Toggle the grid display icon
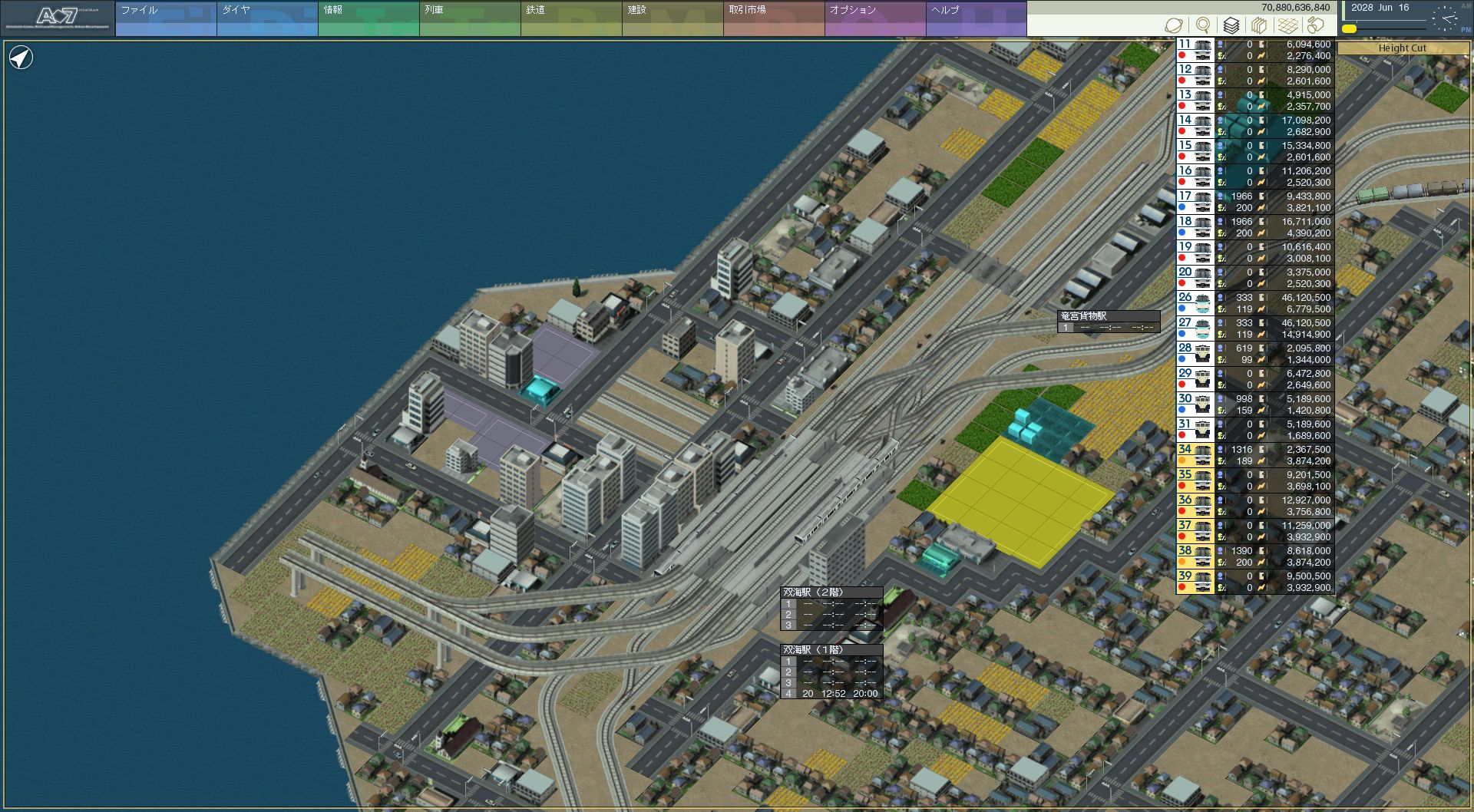This screenshot has height=812, width=1474. click(x=1287, y=26)
